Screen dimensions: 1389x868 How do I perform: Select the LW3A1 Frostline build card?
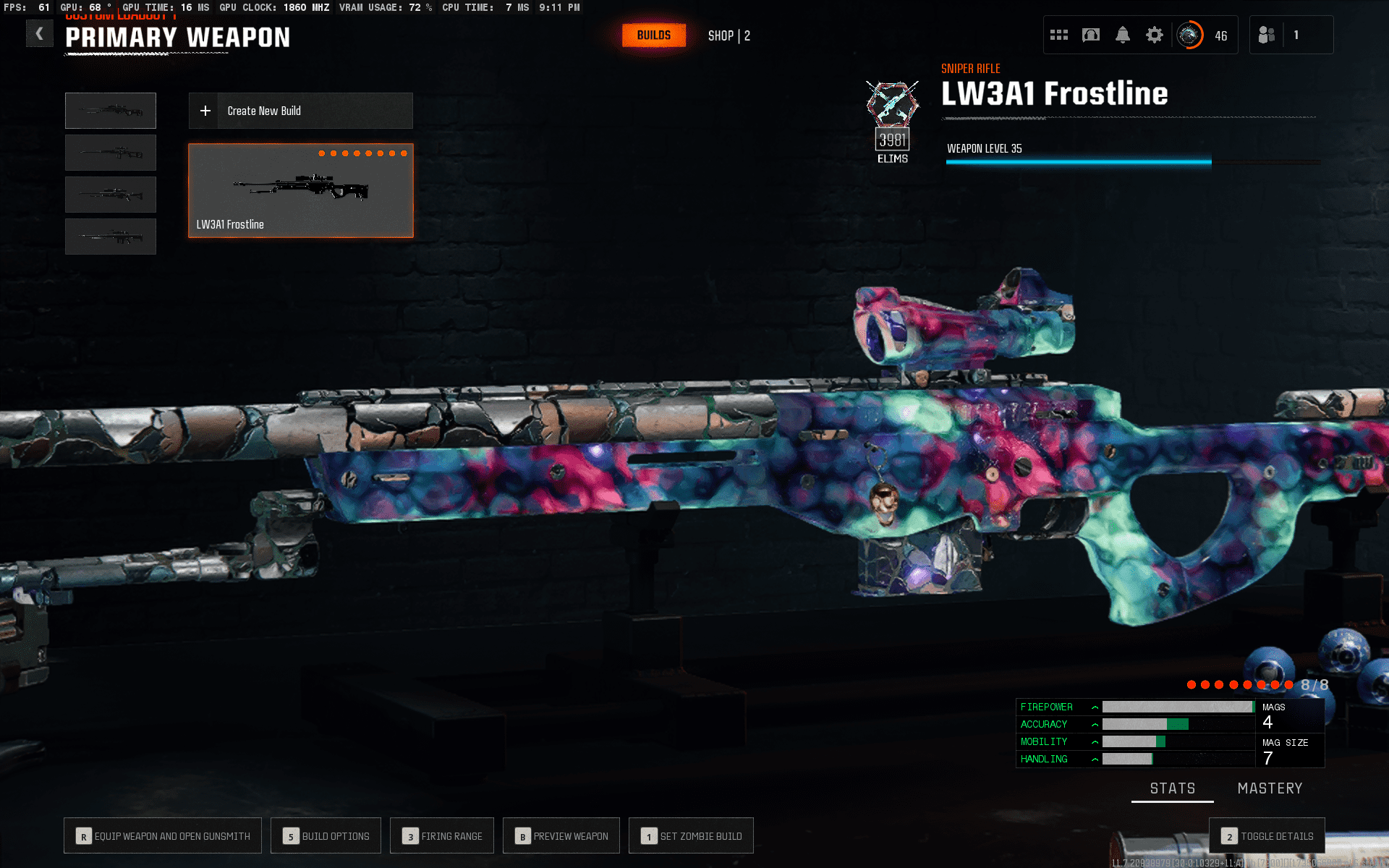pyautogui.click(x=301, y=191)
